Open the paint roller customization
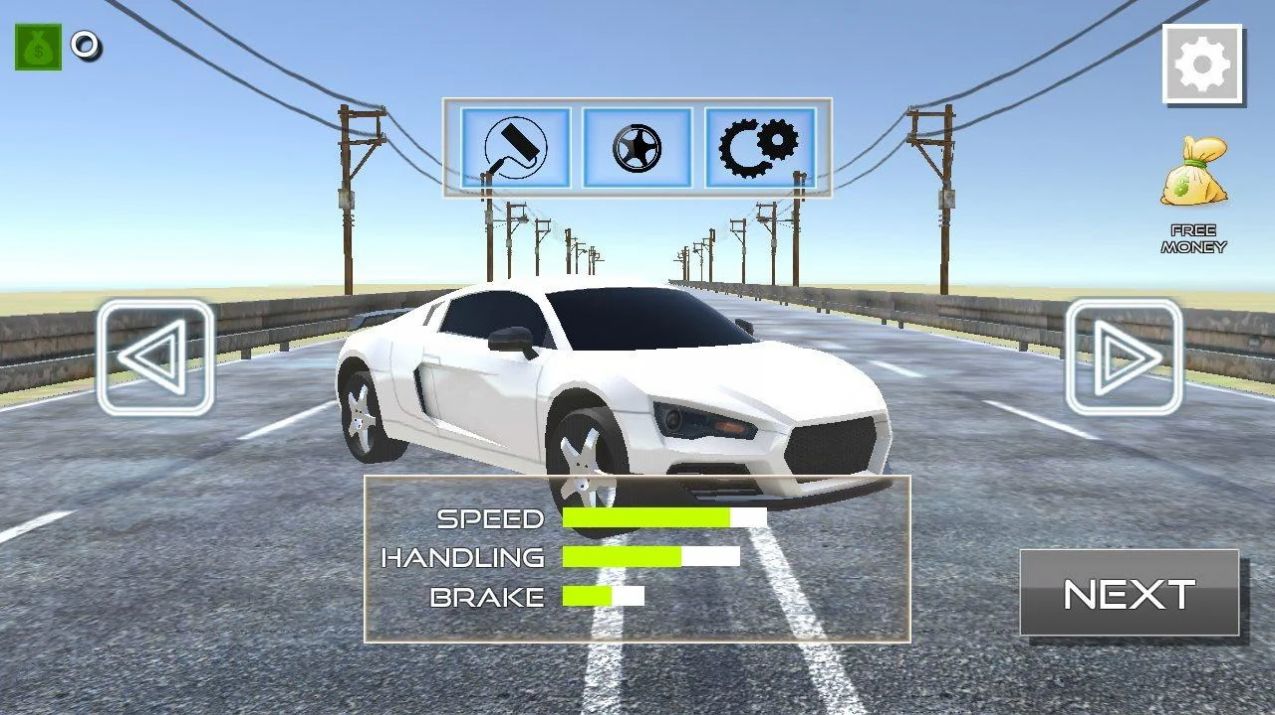This screenshot has height=715, width=1275. pos(516,148)
